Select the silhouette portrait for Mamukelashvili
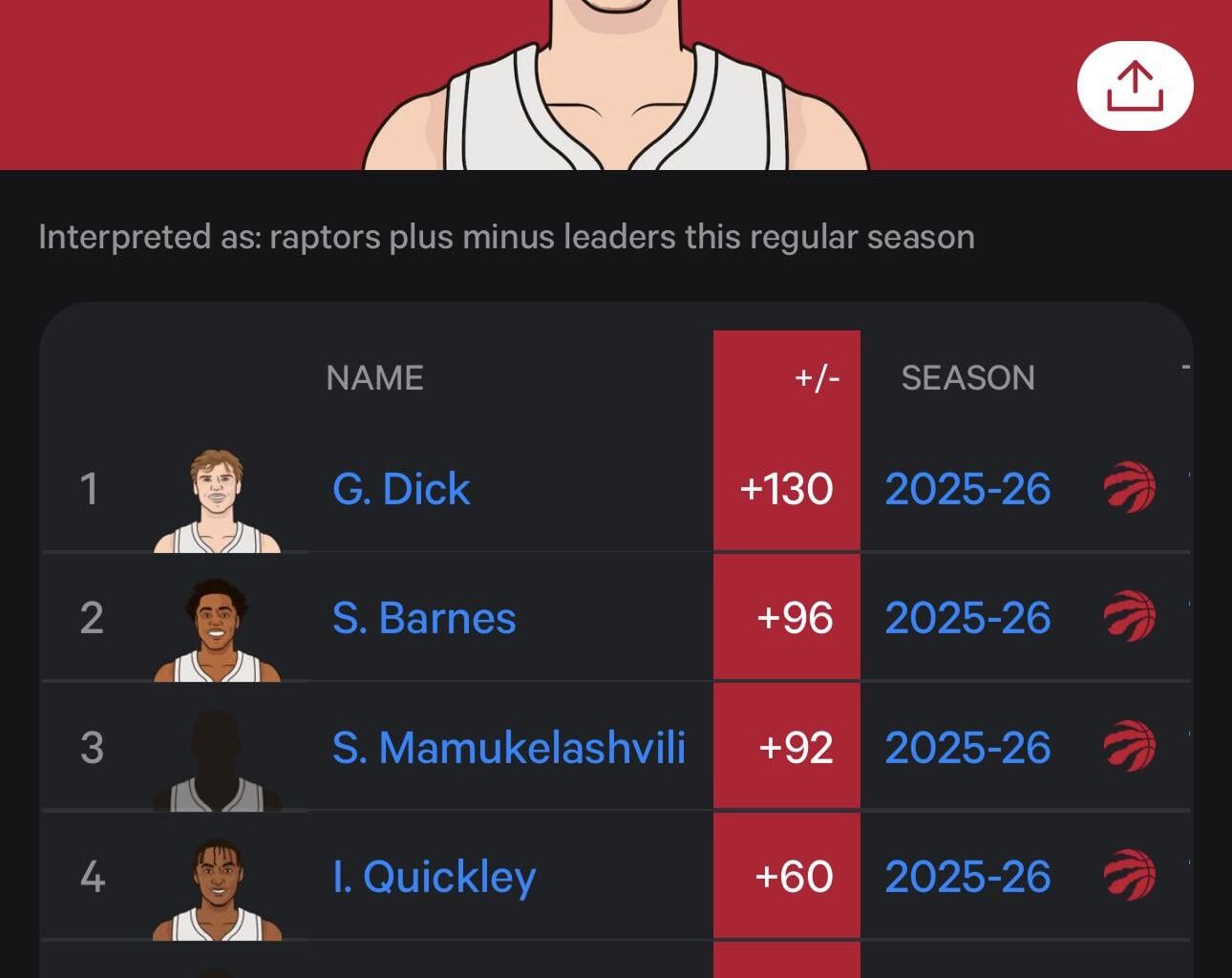Viewport: 1232px width, 978px height. click(218, 760)
